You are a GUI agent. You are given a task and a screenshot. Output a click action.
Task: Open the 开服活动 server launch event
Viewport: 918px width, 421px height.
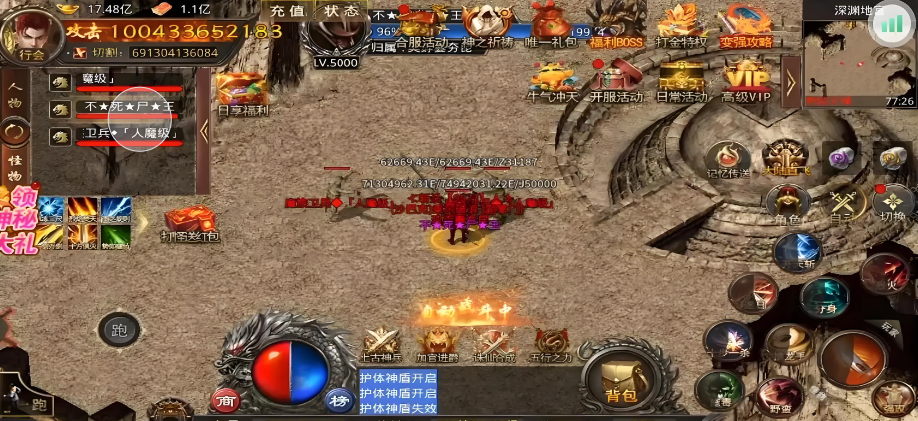[x=615, y=80]
